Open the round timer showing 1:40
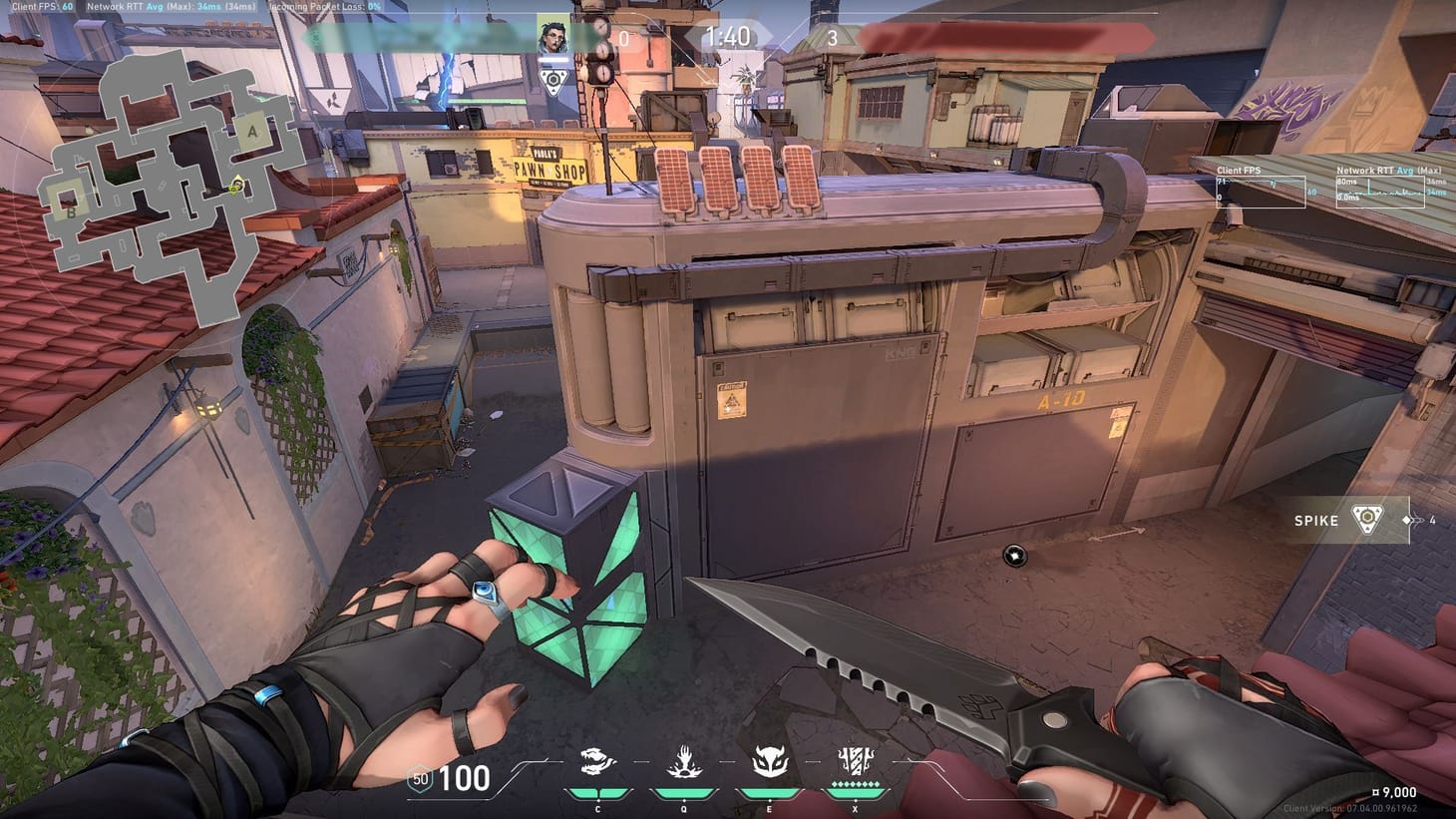The image size is (1456, 819). click(x=729, y=38)
